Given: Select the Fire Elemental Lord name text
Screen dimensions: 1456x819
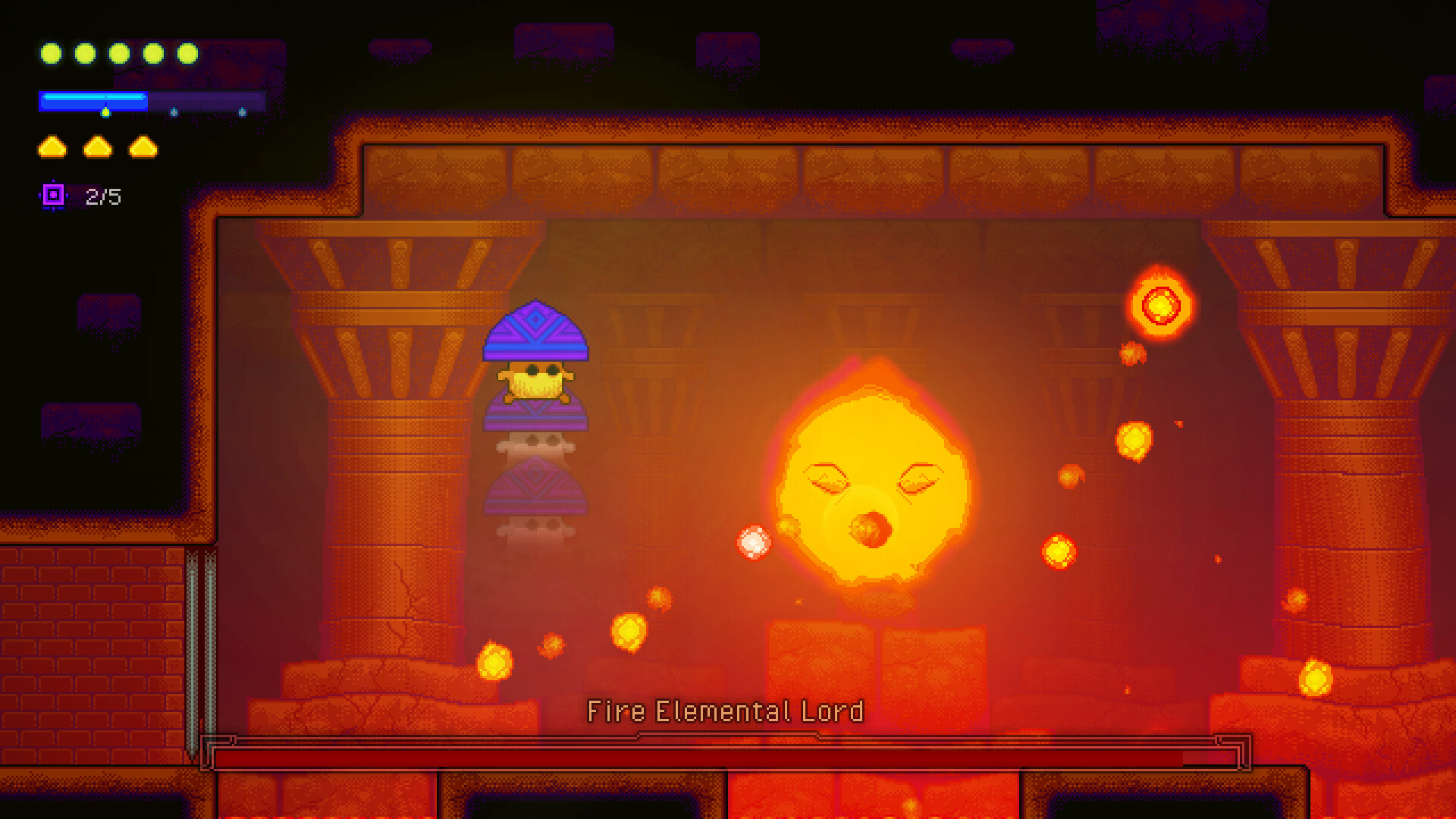Looking at the screenshot, I should 725,711.
